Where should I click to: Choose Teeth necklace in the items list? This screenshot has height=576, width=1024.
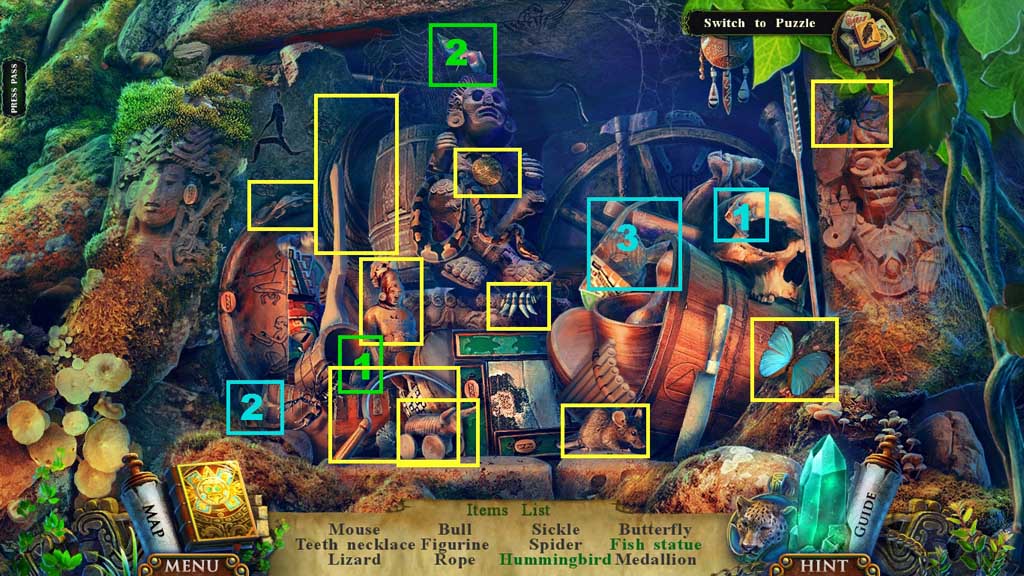pyautogui.click(x=354, y=545)
